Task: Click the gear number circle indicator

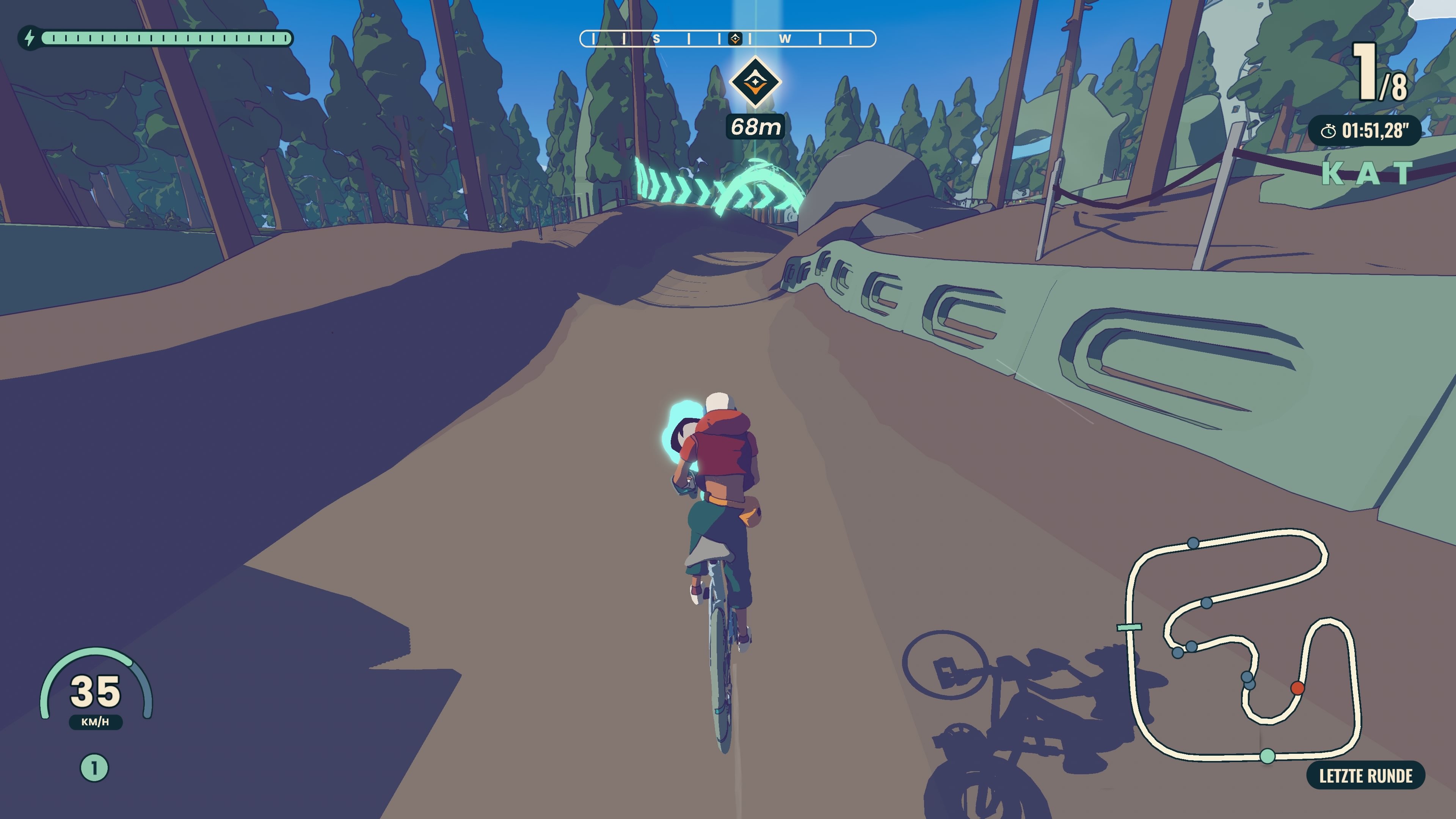Action: [x=94, y=768]
